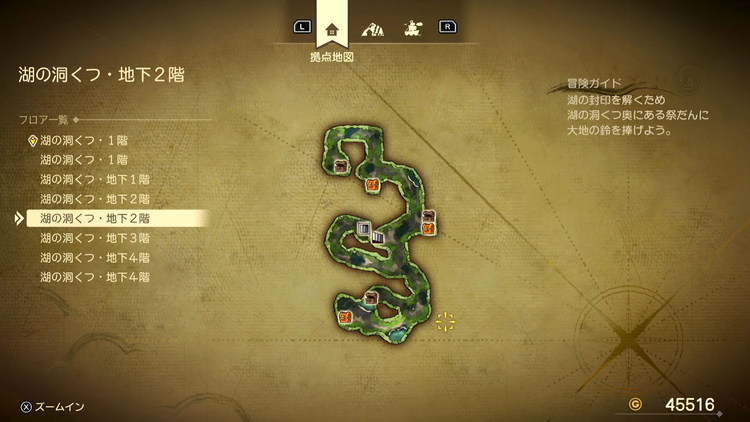Select the highlighted 湖の洞くつ・地下2階 floor entry
Viewport: 750px width, 422px height.
[x=95, y=218]
